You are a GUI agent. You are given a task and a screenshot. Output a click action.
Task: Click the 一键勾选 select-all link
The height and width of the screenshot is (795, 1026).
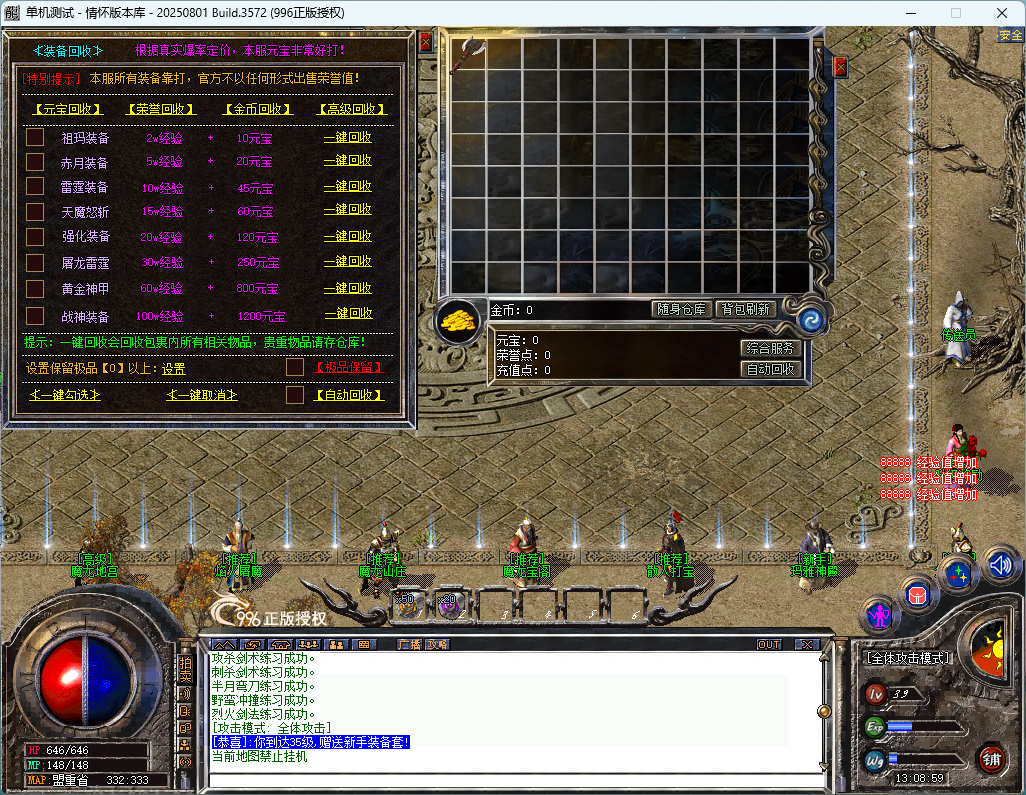tap(66, 395)
